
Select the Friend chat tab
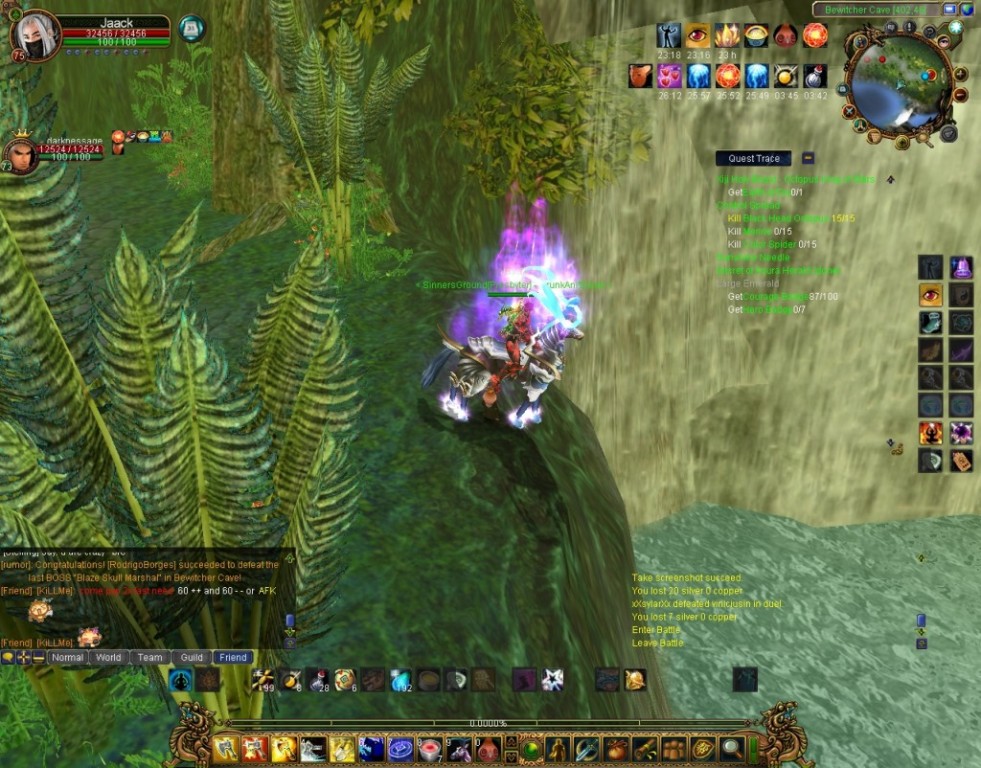click(233, 657)
